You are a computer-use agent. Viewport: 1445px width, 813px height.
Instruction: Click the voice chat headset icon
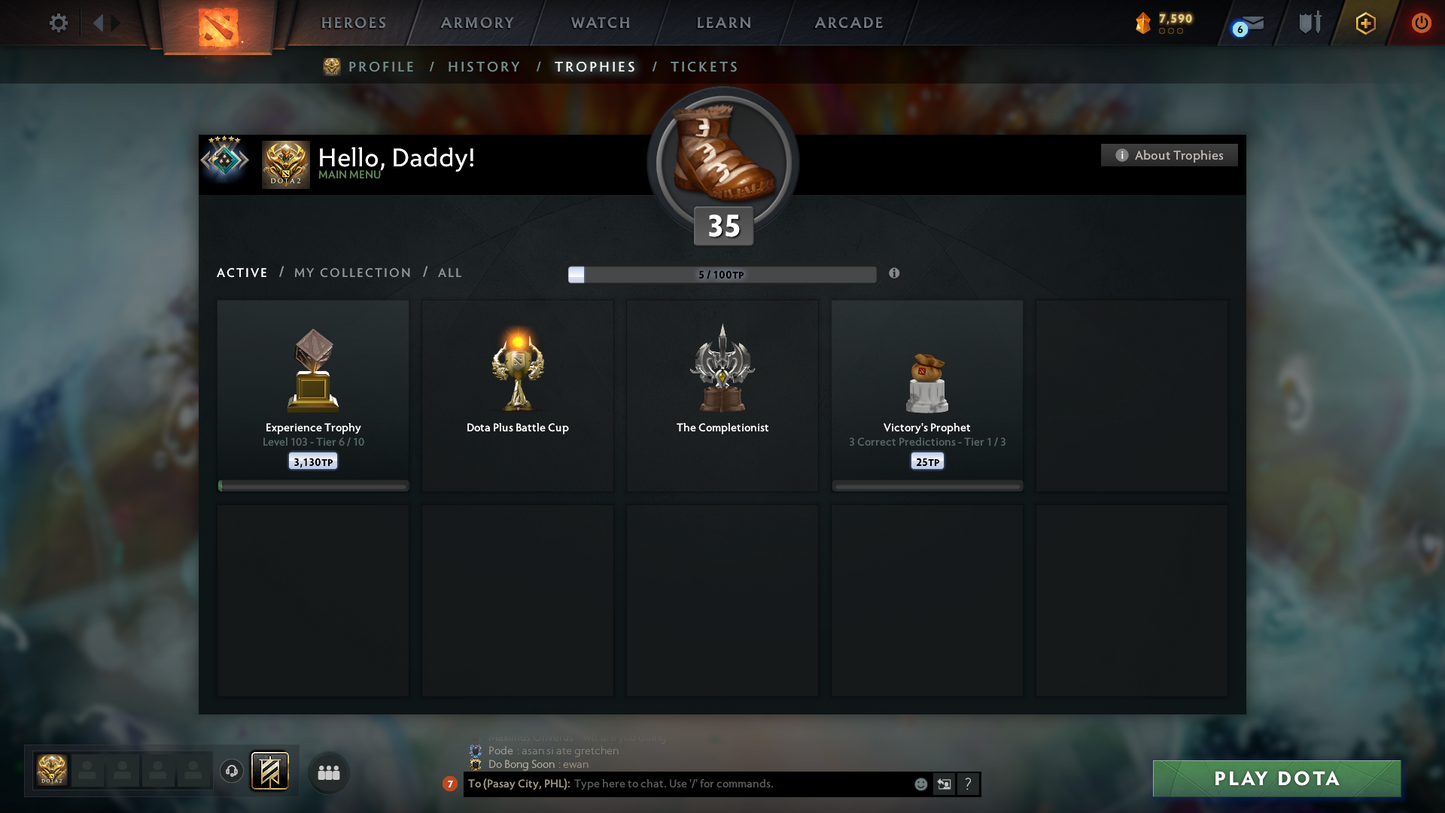(x=231, y=770)
